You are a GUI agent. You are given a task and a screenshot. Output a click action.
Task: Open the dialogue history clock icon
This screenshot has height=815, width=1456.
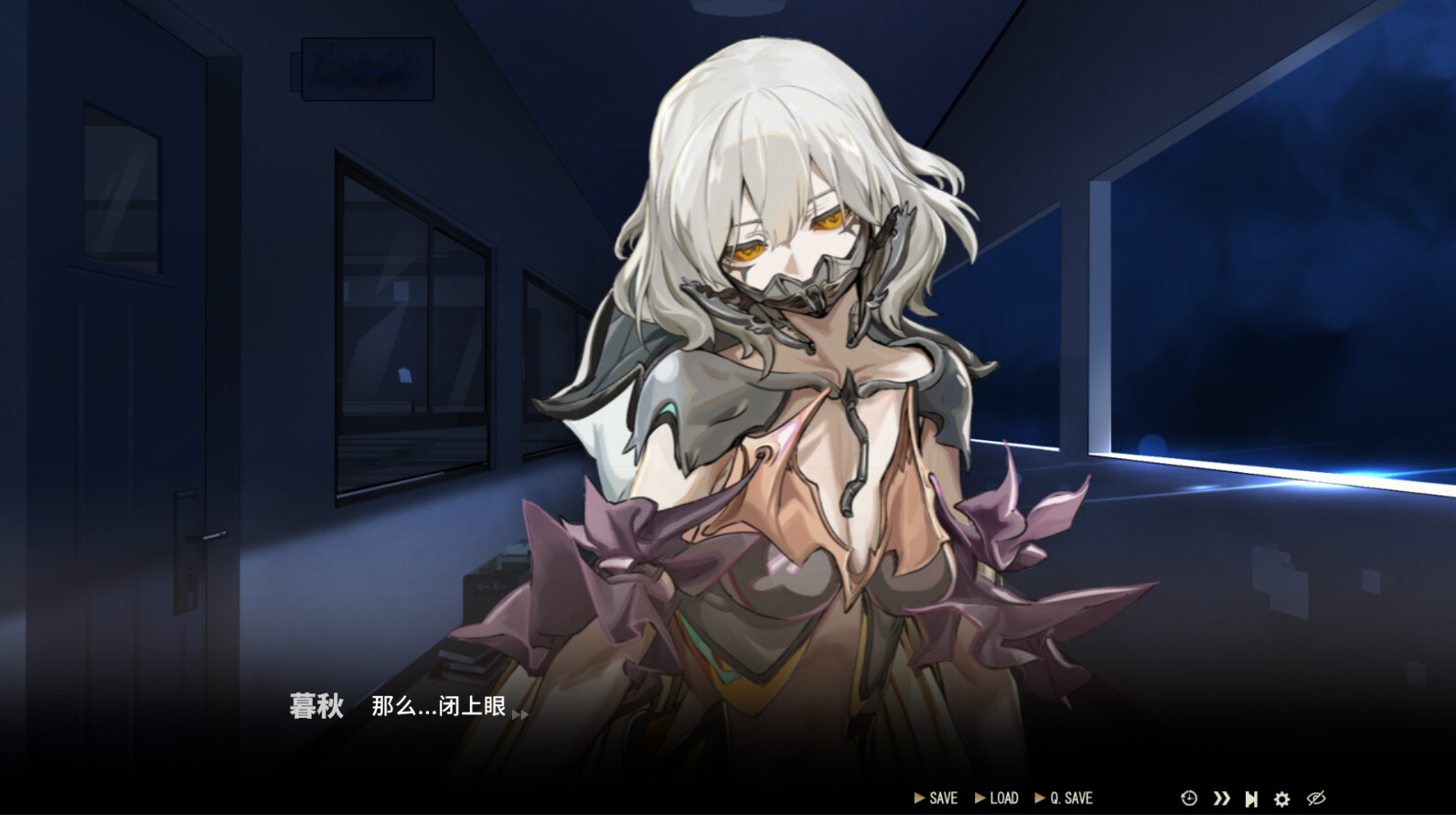pyautogui.click(x=1189, y=799)
